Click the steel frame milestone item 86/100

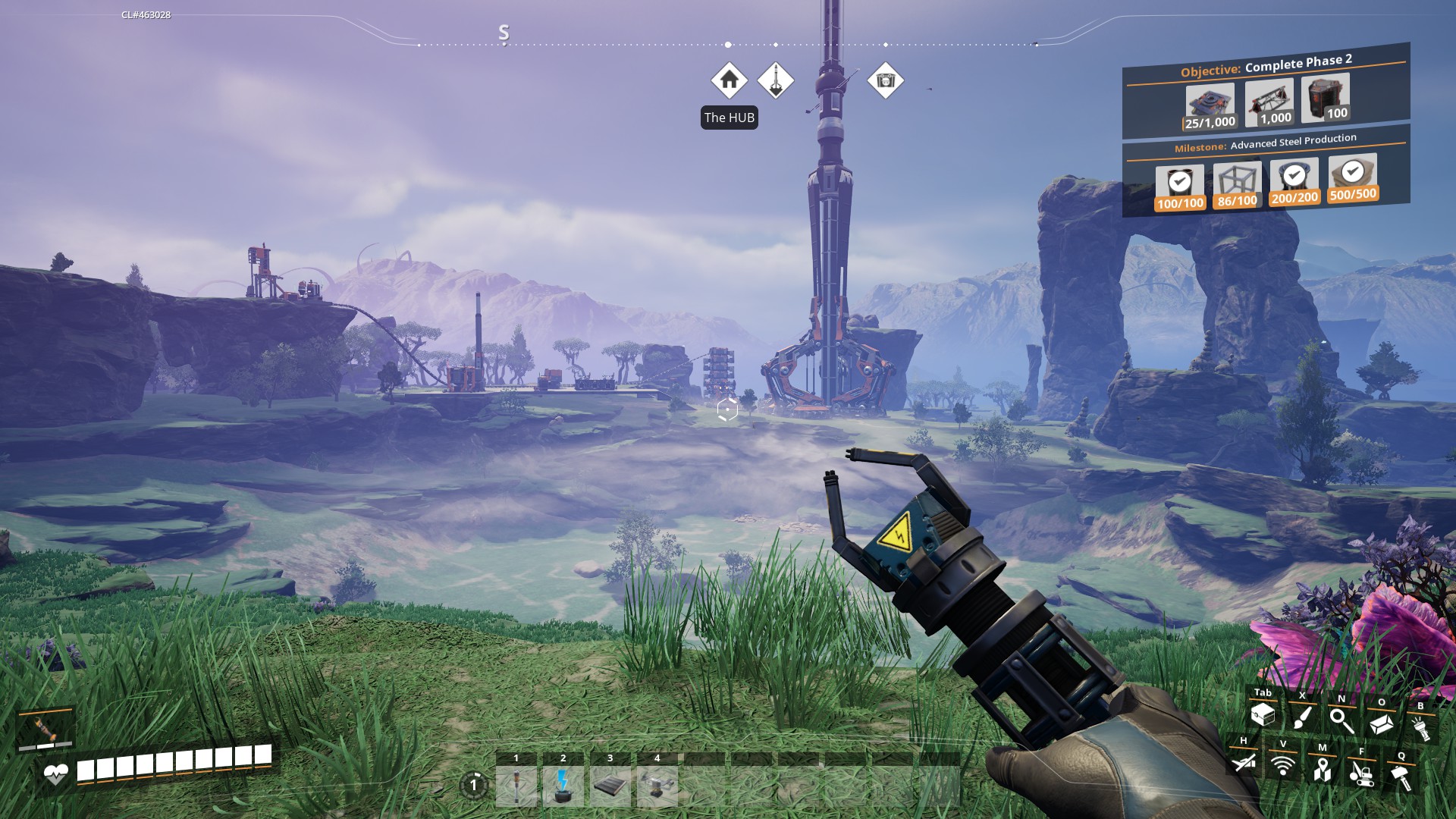point(1237,186)
